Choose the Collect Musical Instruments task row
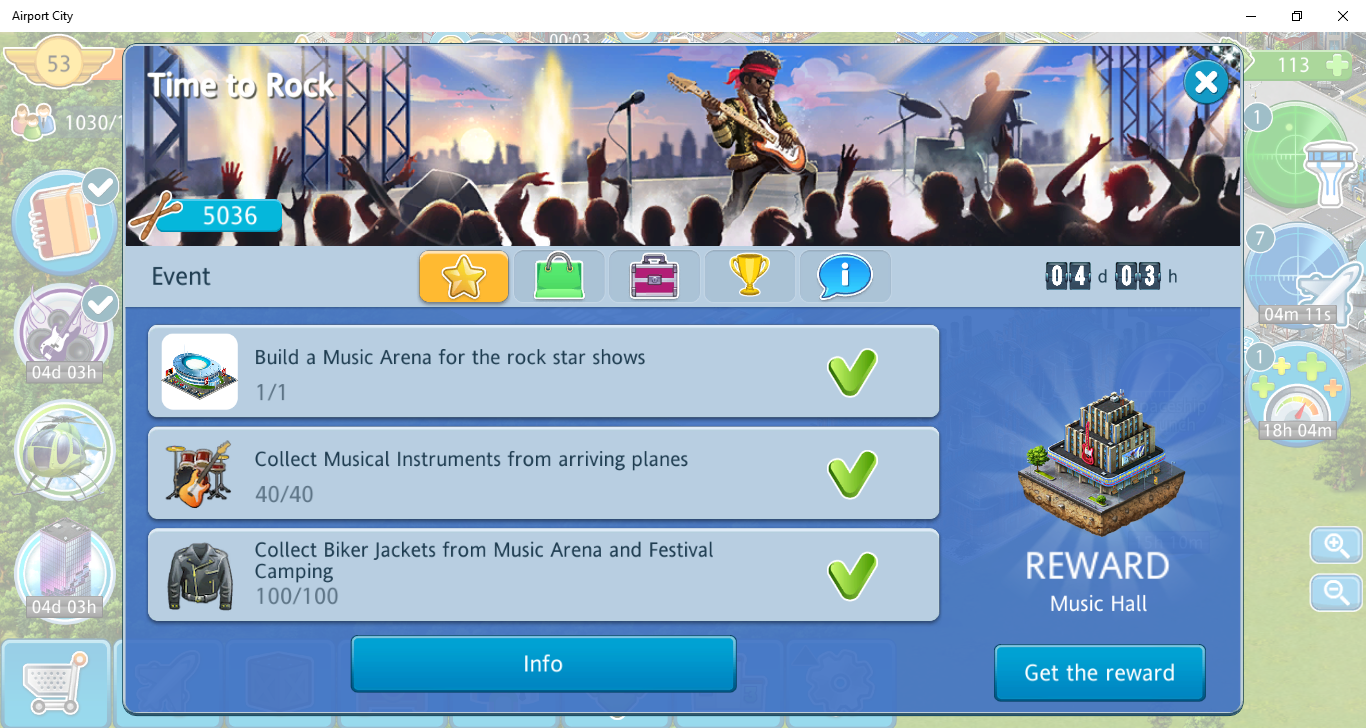 pos(543,473)
